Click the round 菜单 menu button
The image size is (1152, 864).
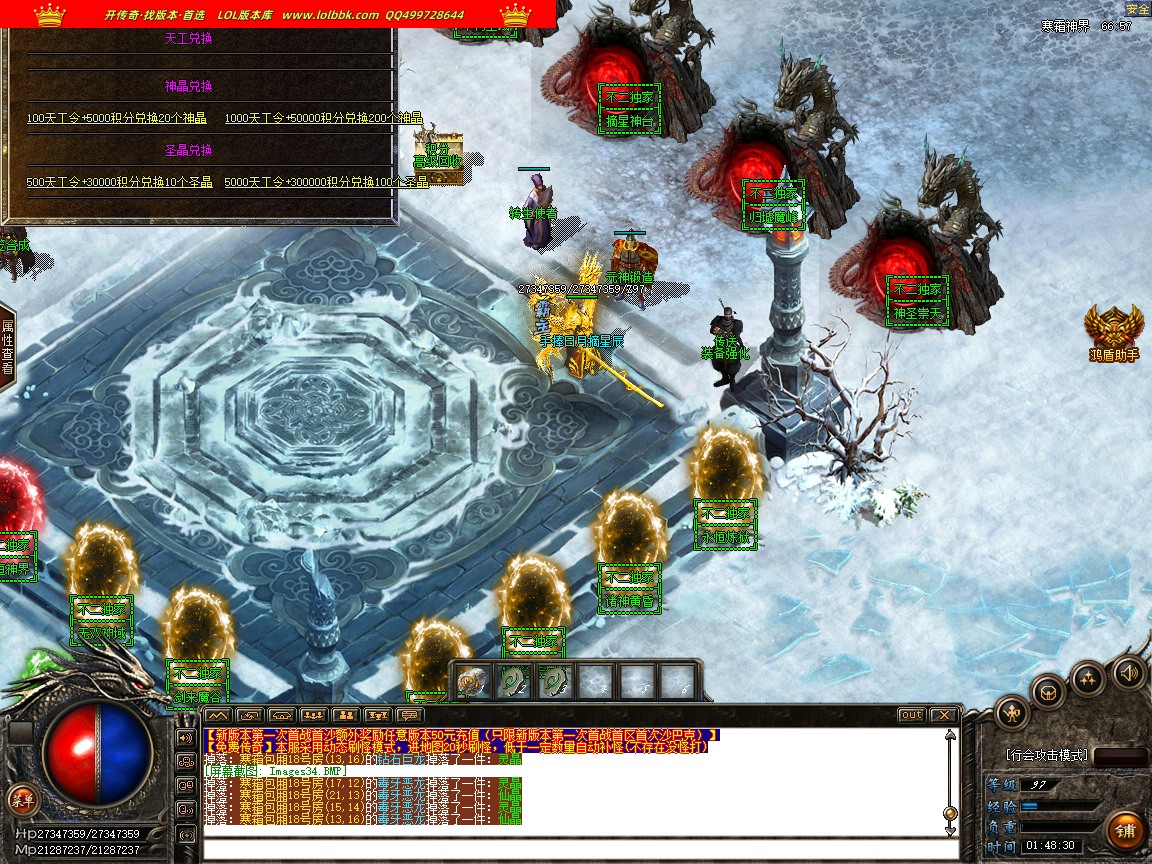tap(21, 798)
